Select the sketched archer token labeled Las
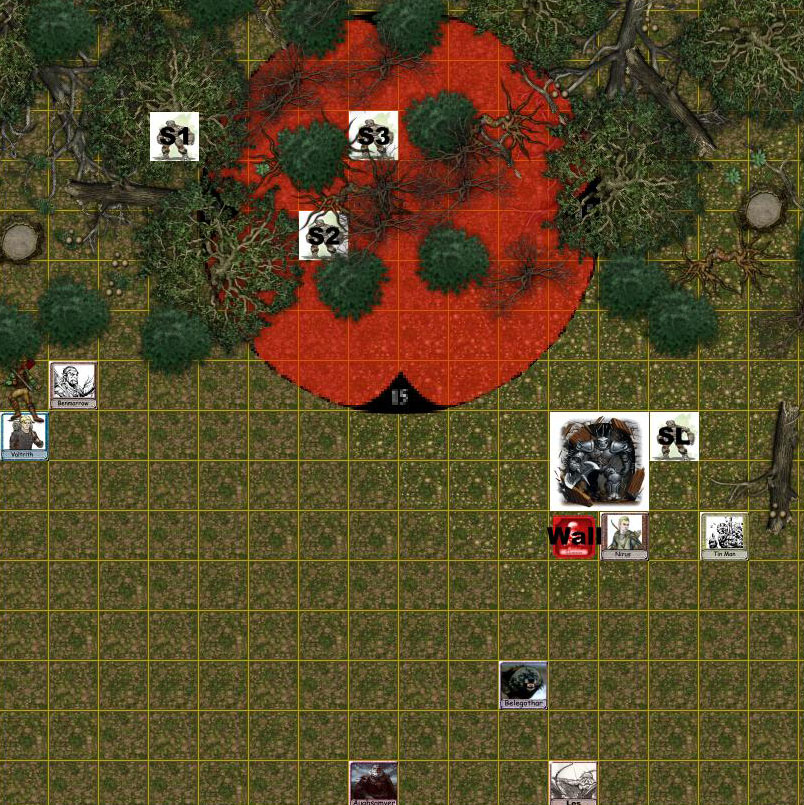 (x=574, y=783)
